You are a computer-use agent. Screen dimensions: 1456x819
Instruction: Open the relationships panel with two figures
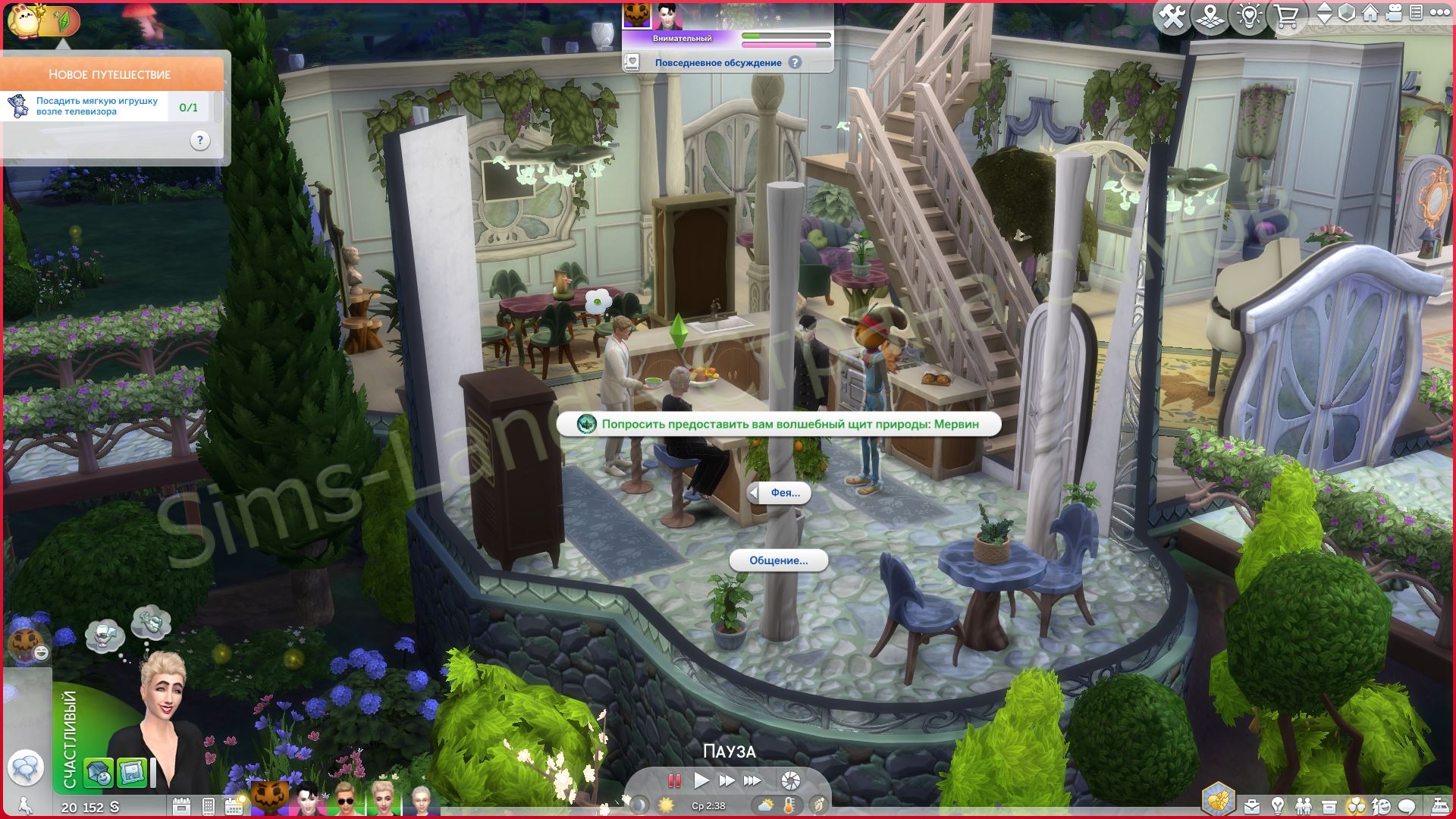tap(1303, 806)
